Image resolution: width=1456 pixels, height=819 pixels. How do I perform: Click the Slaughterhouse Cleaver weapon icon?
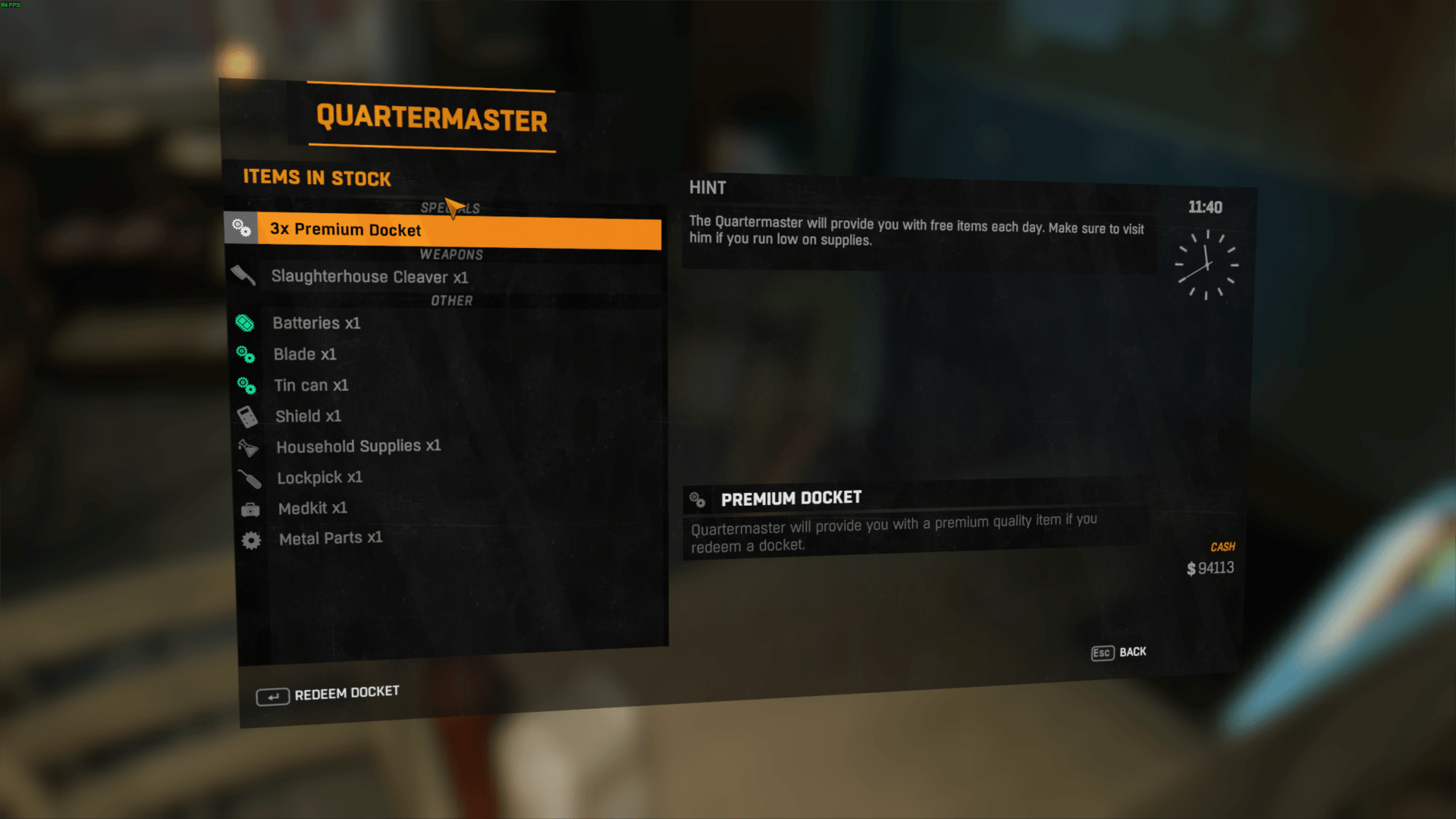243,275
